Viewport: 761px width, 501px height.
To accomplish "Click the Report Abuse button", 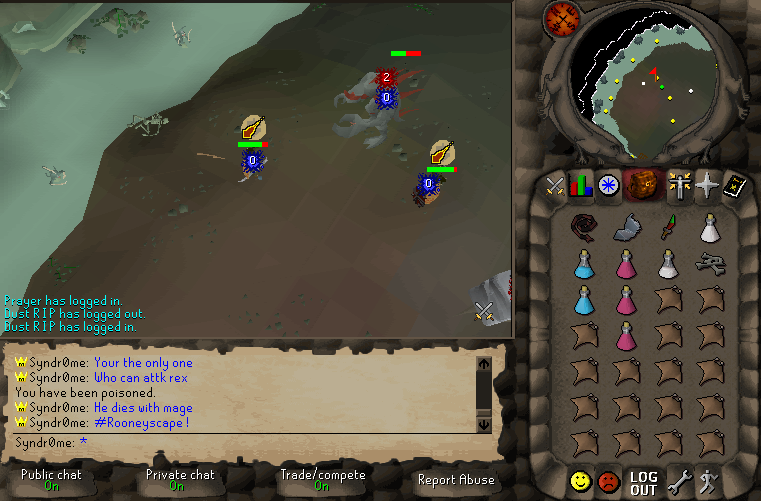I will click(x=456, y=480).
